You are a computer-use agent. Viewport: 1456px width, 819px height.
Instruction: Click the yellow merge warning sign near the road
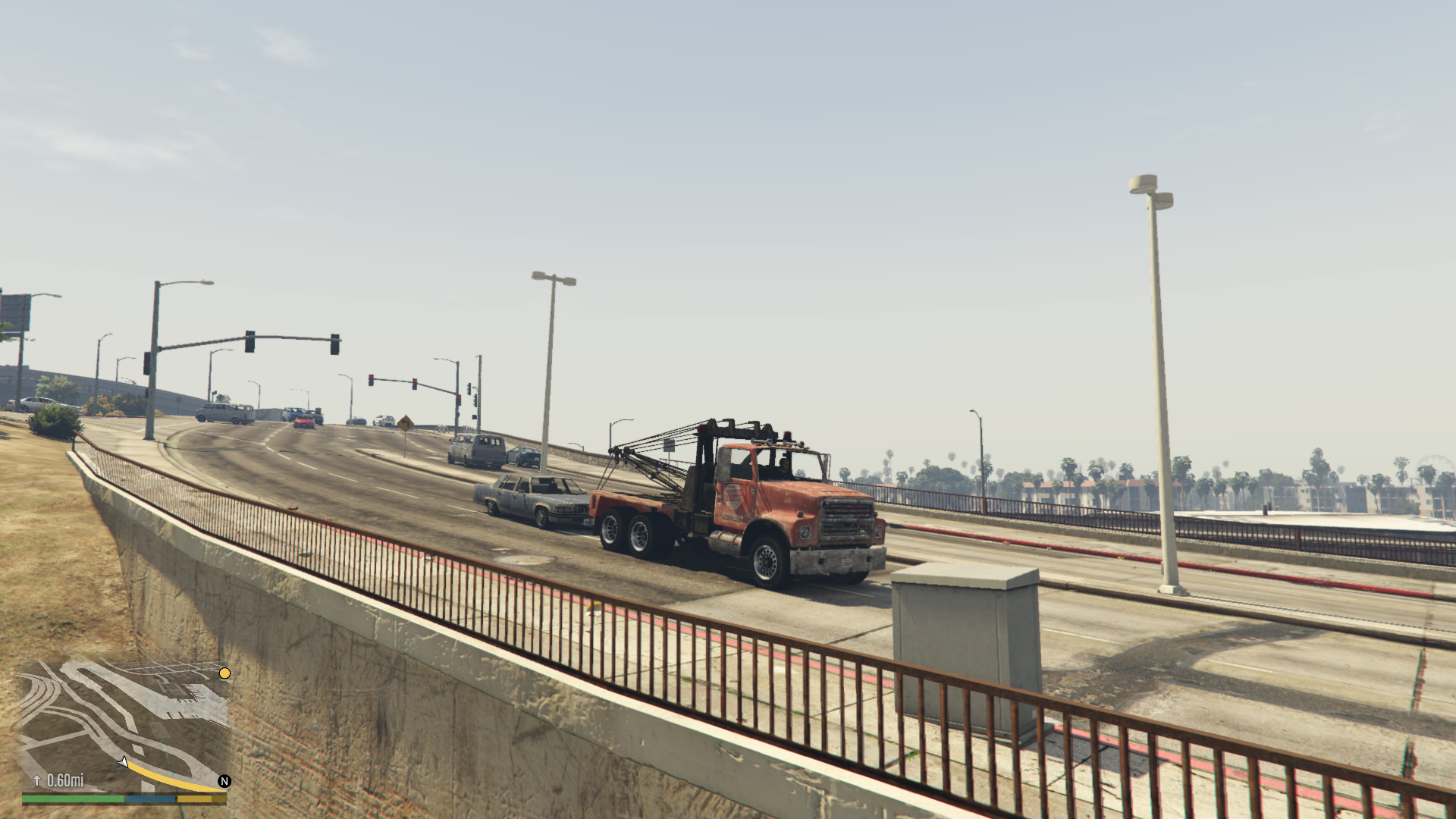click(x=406, y=422)
